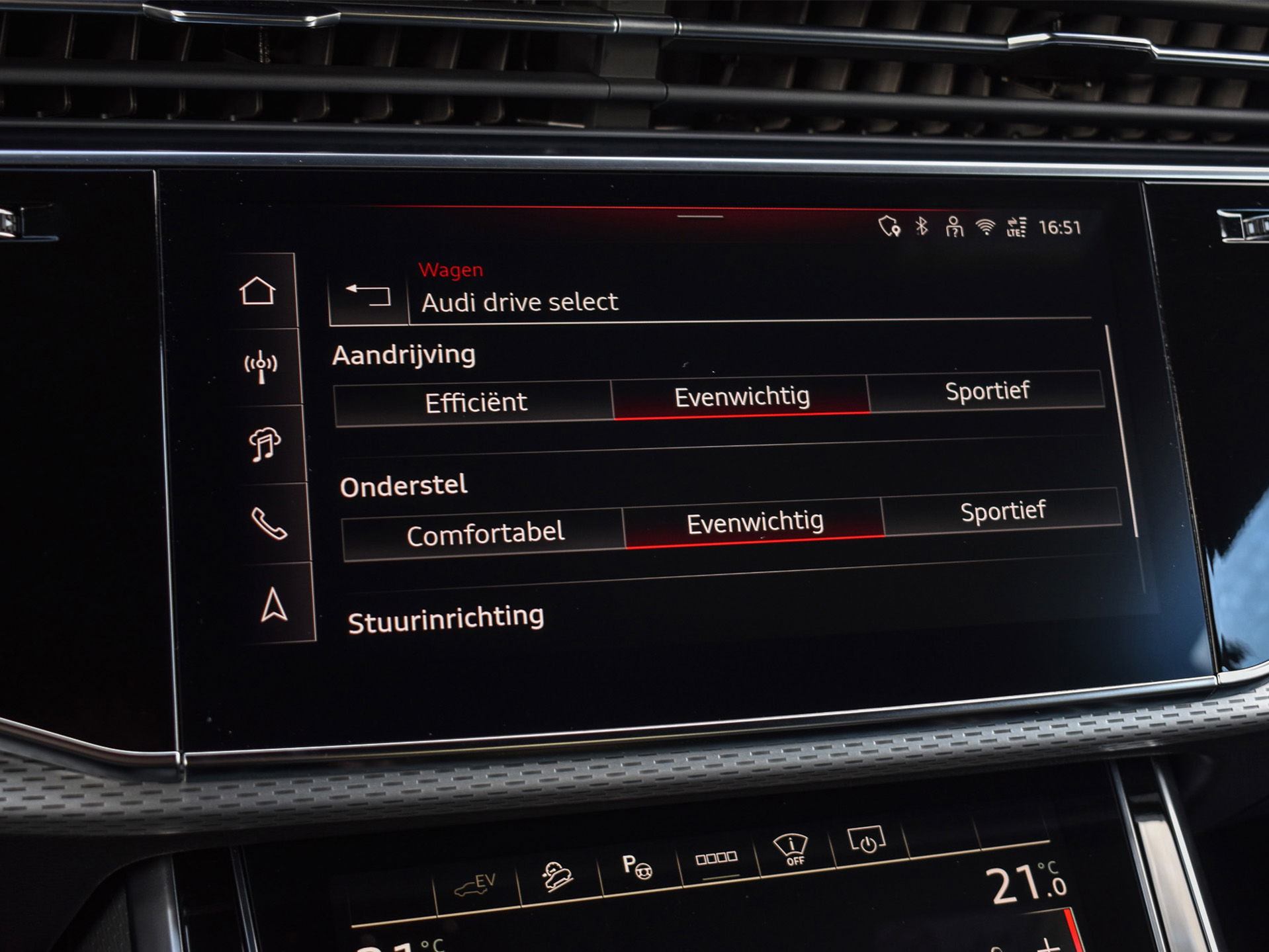The height and width of the screenshot is (952, 1269).
Task: Go to the home screen via house icon
Action: click(257, 291)
